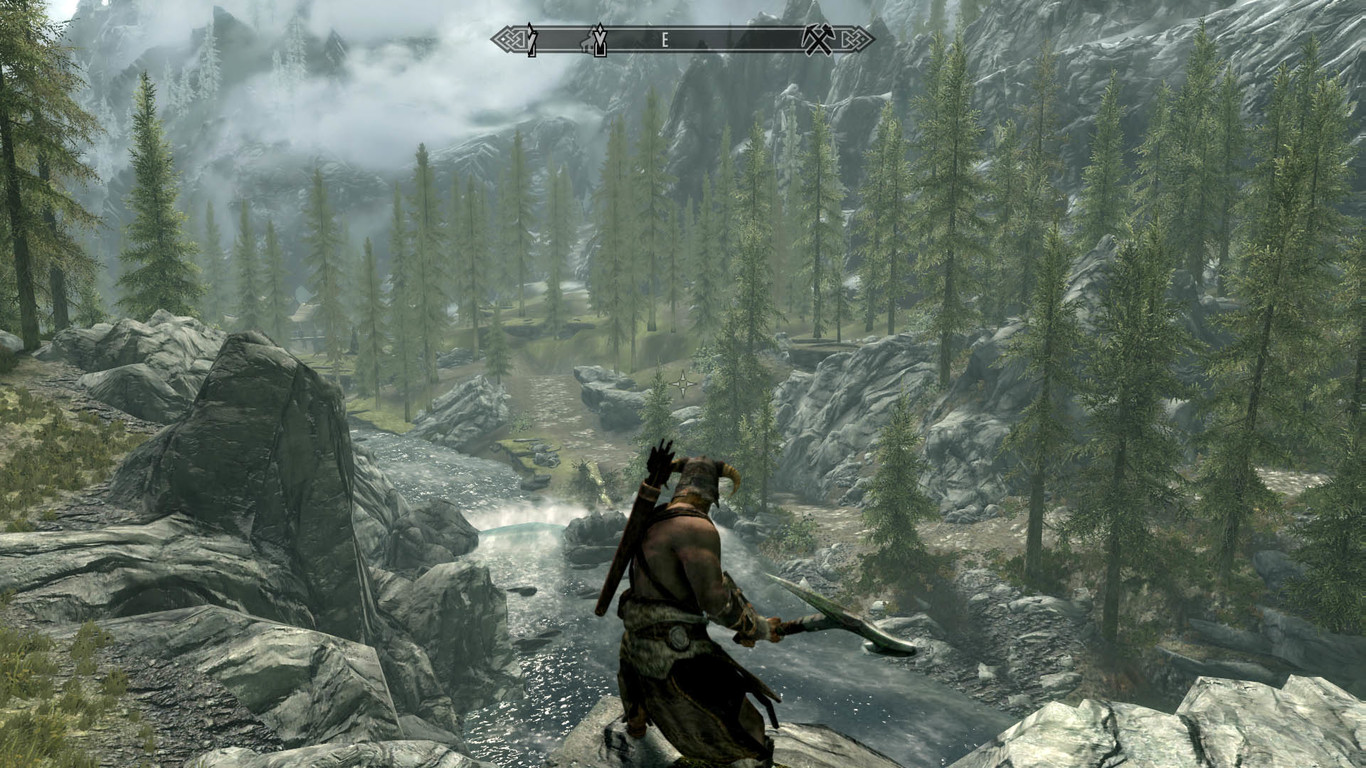The image size is (1366, 768).
Task: Select the house location marker on the compass
Action: tap(588, 47)
